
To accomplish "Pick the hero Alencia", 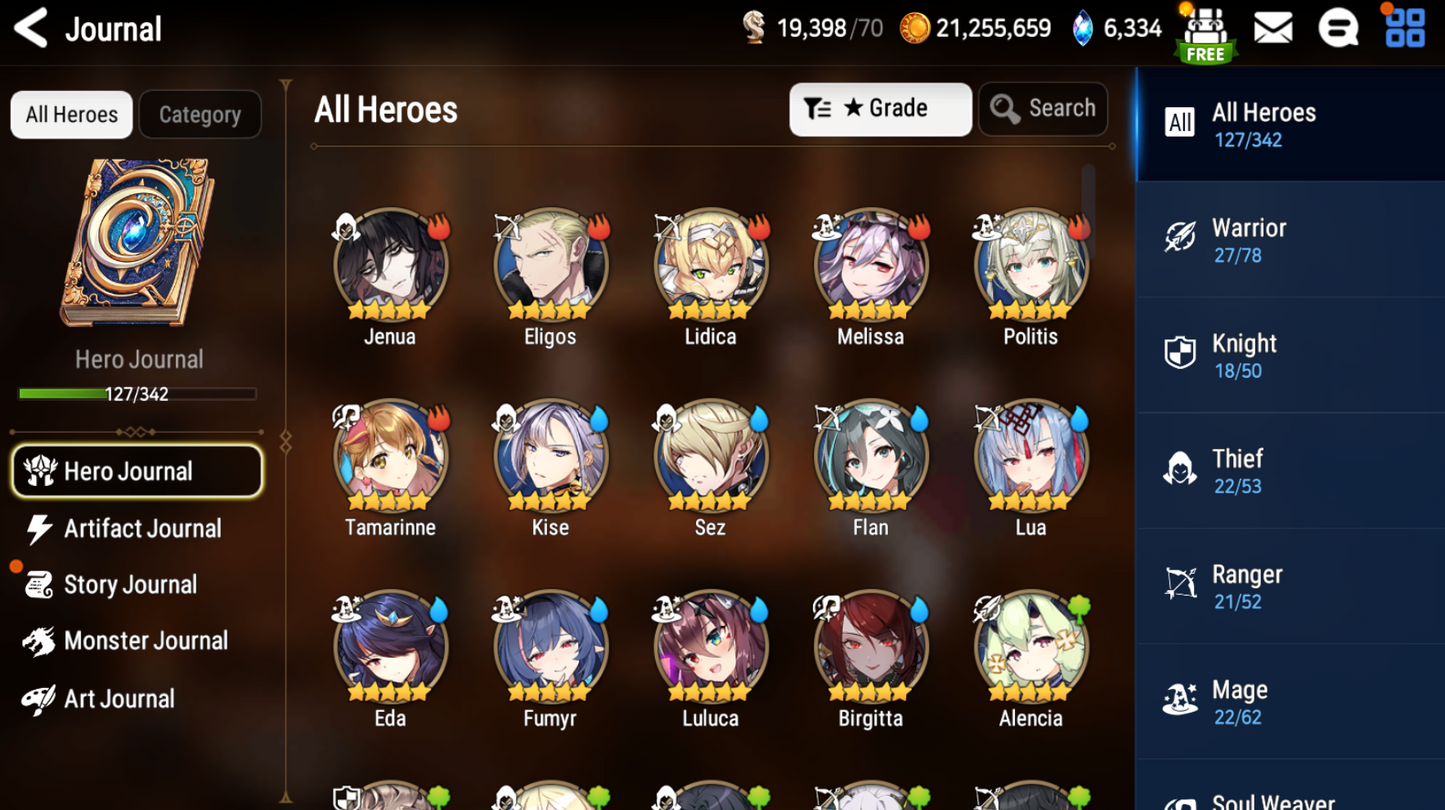I will pos(1030,647).
